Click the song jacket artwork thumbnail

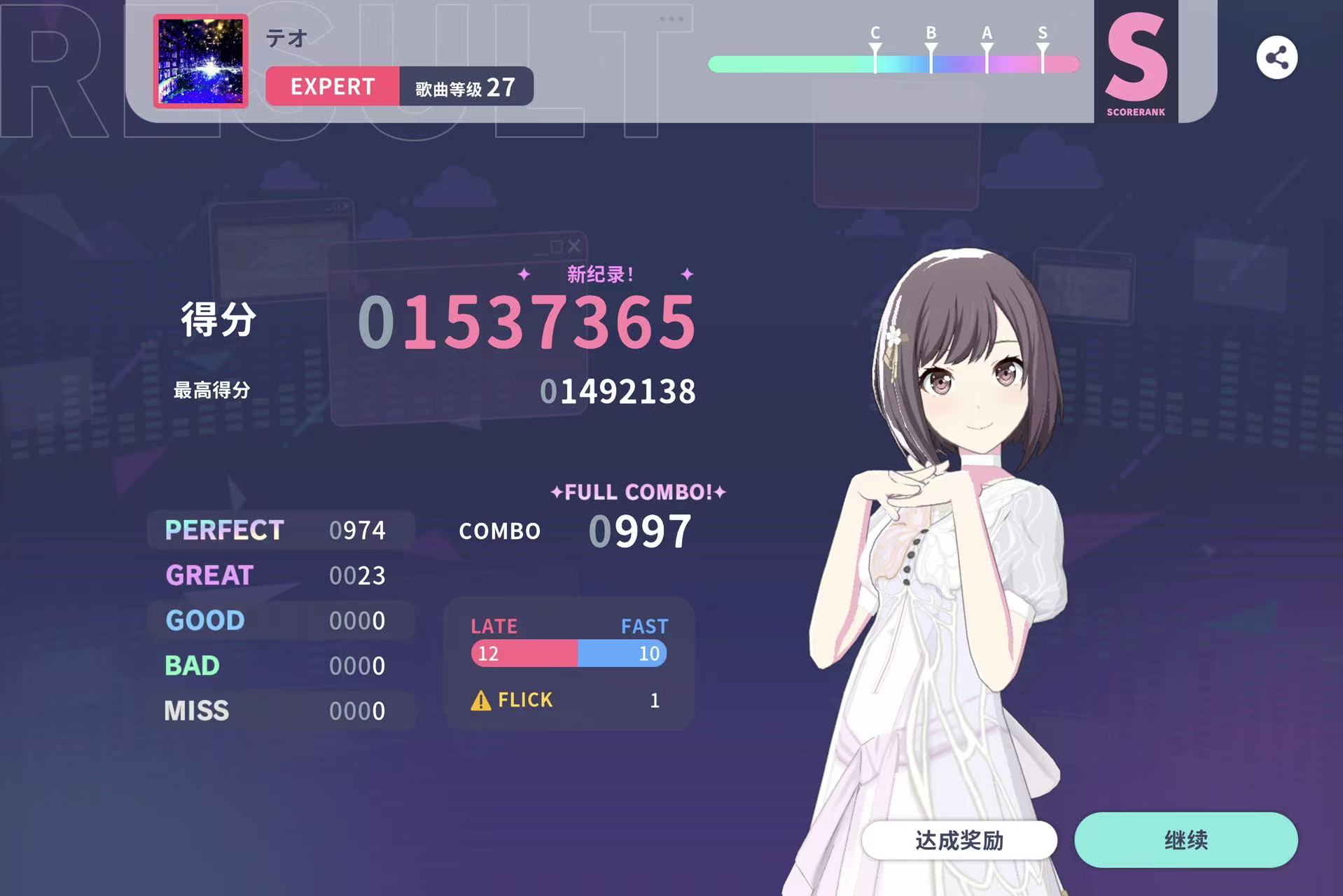200,63
